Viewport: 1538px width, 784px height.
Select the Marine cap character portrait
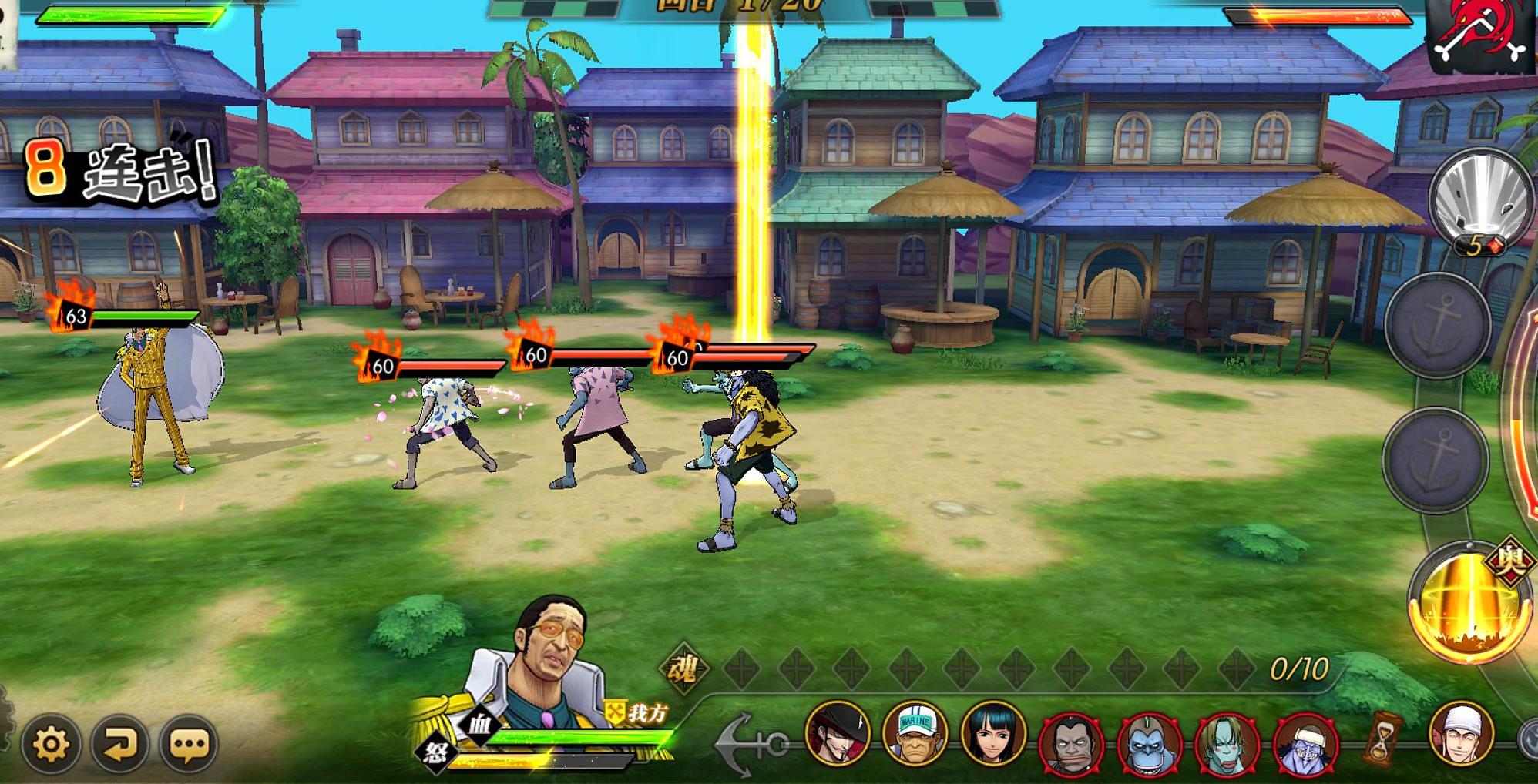point(915,733)
